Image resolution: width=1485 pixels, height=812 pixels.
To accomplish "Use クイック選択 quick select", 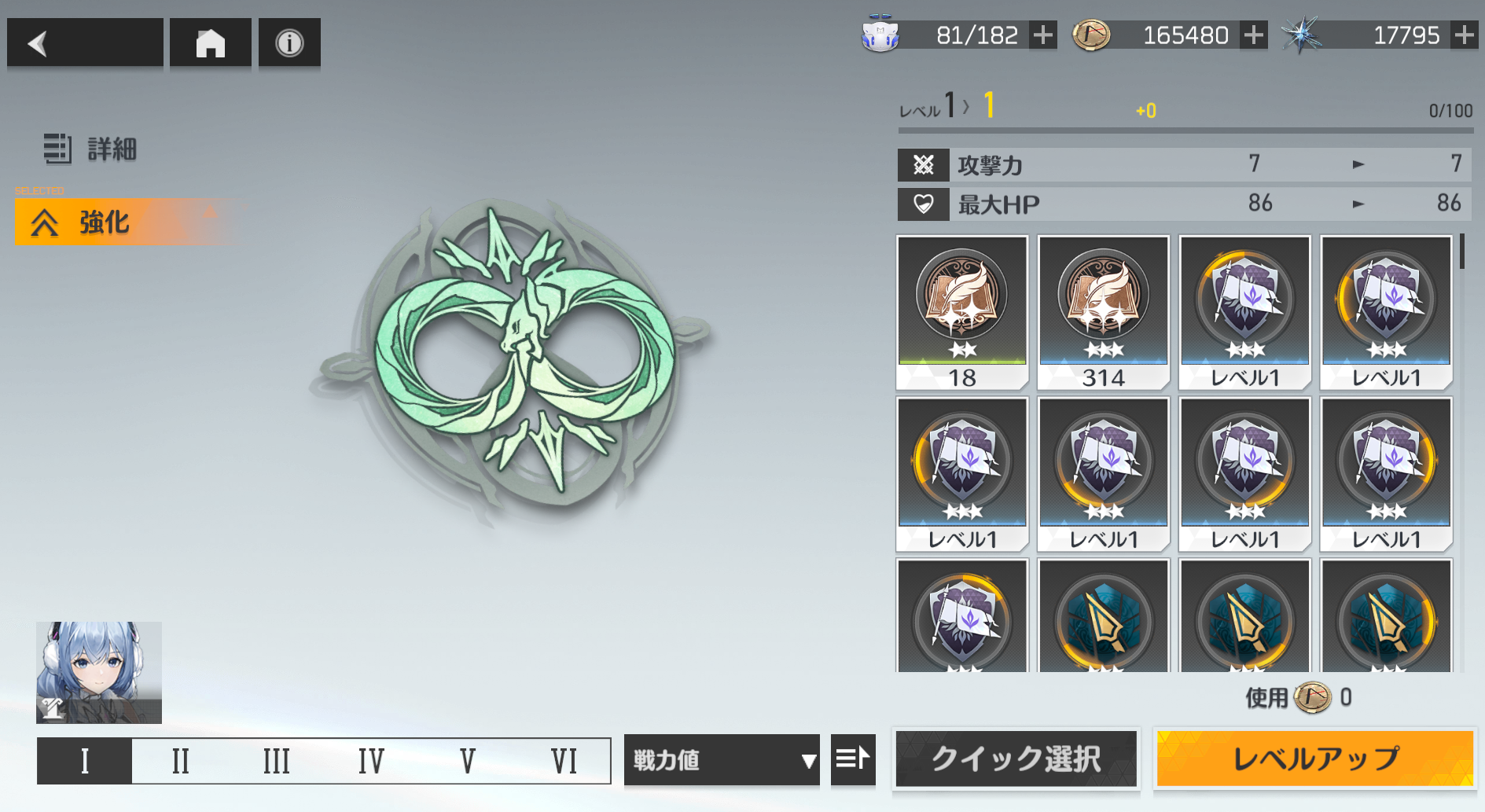I will [x=1016, y=759].
